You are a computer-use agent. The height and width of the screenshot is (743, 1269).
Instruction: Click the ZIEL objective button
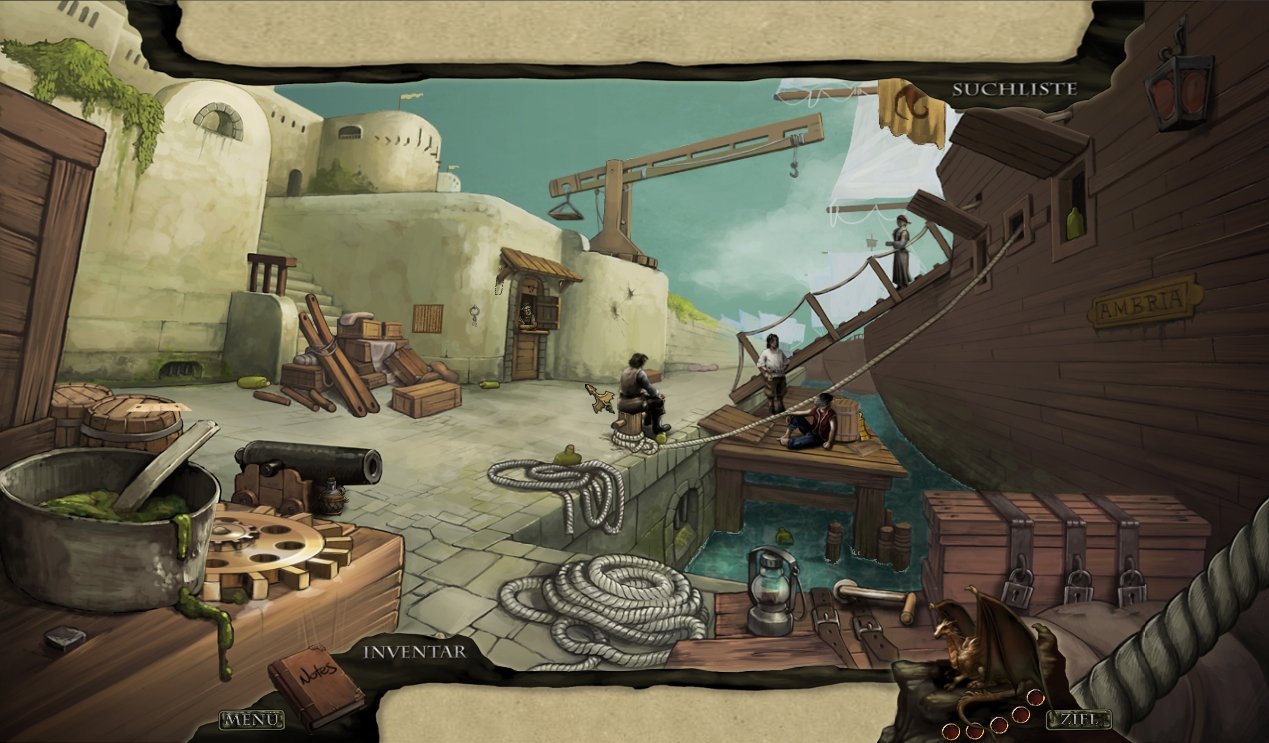click(x=1078, y=719)
